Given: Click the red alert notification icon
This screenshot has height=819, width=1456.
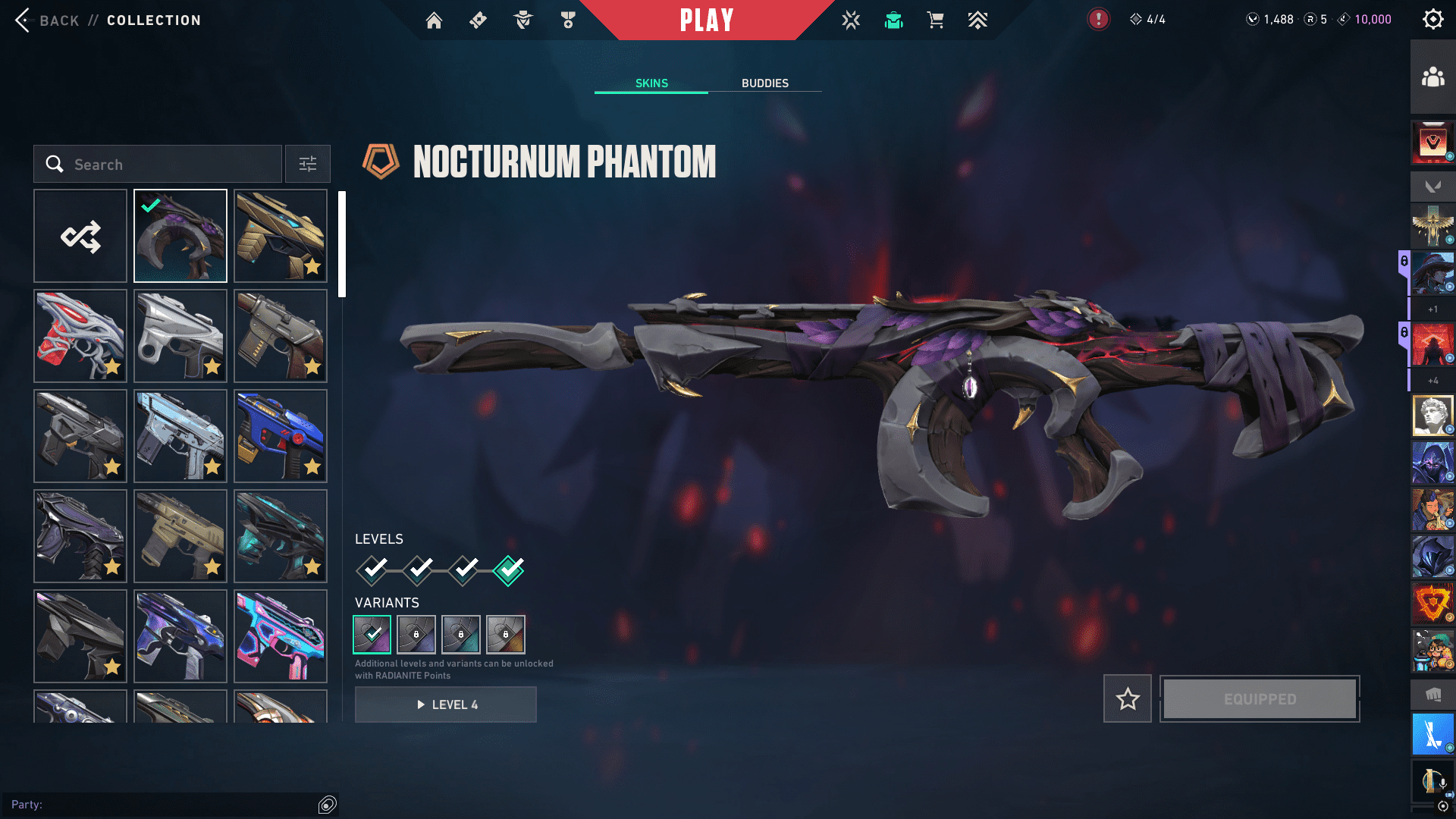Looking at the screenshot, I should [x=1098, y=20].
